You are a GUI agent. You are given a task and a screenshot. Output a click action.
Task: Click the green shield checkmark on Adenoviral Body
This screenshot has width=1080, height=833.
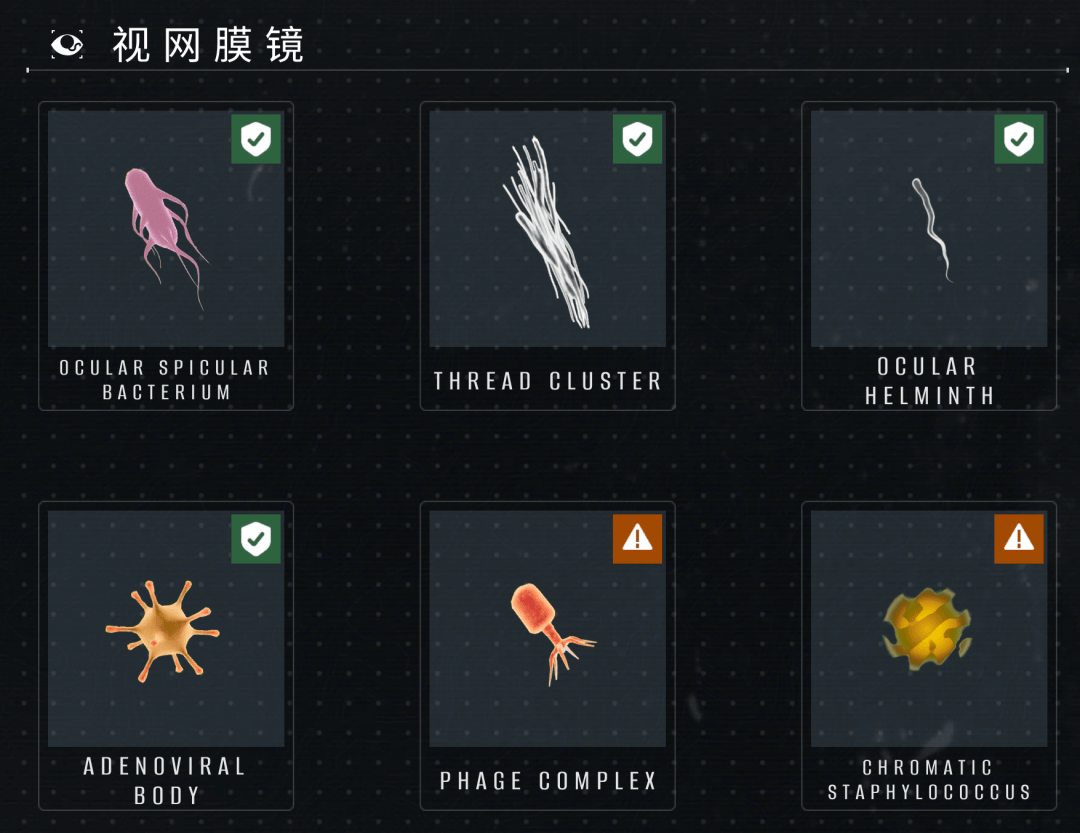tap(256, 539)
